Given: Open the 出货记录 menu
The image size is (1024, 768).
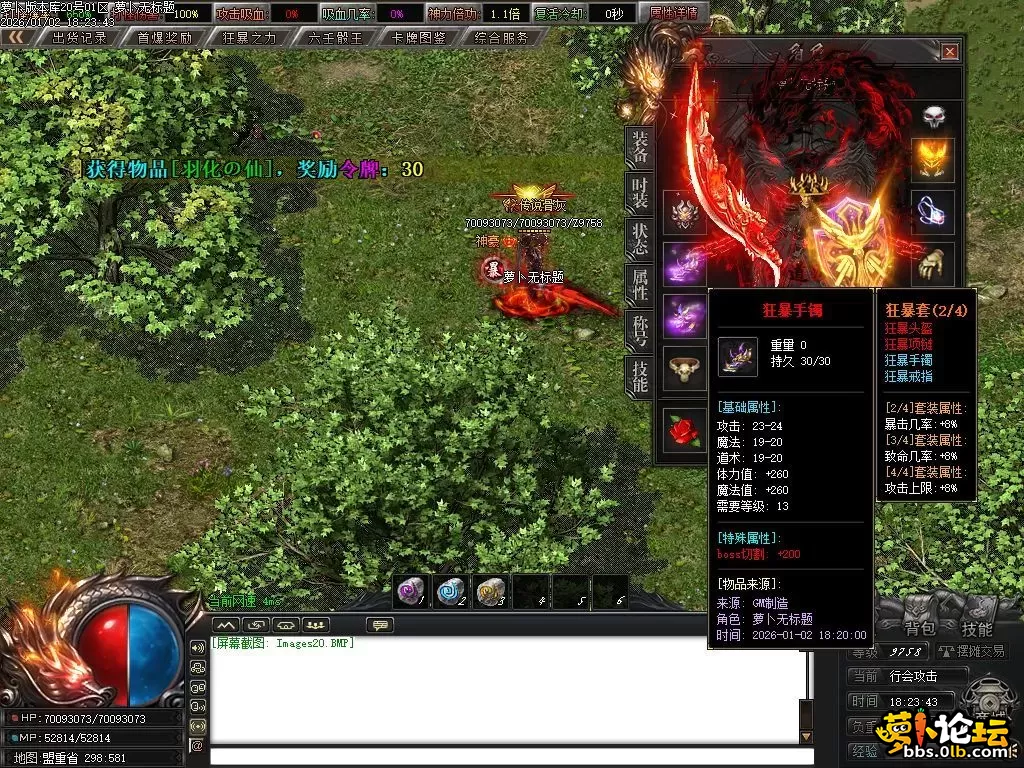Looking at the screenshot, I should coord(78,38).
